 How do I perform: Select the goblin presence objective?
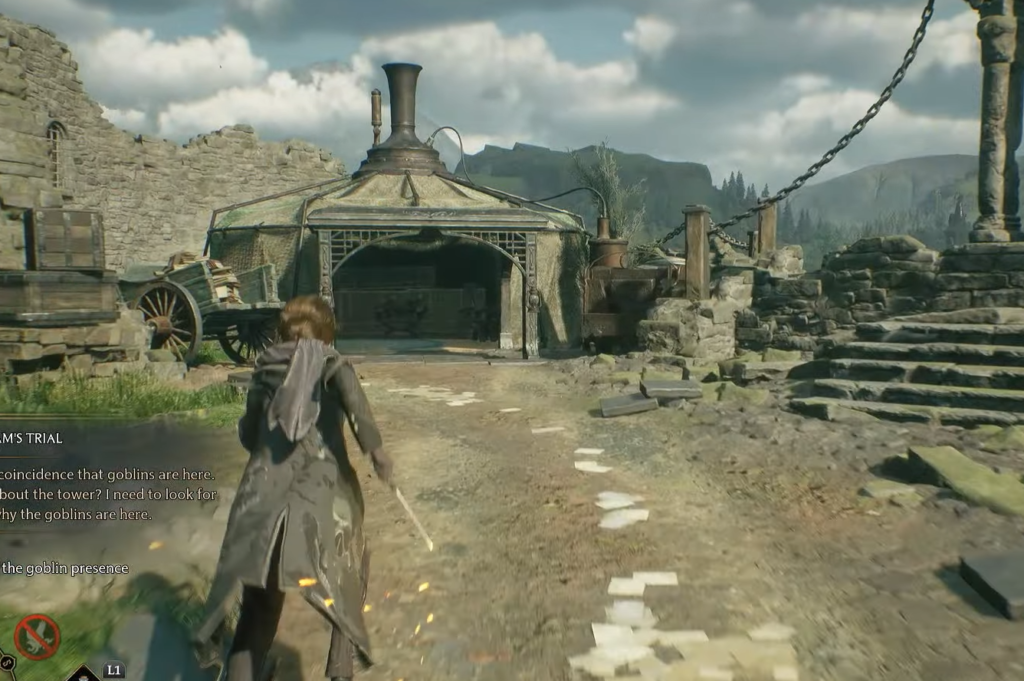click(65, 568)
